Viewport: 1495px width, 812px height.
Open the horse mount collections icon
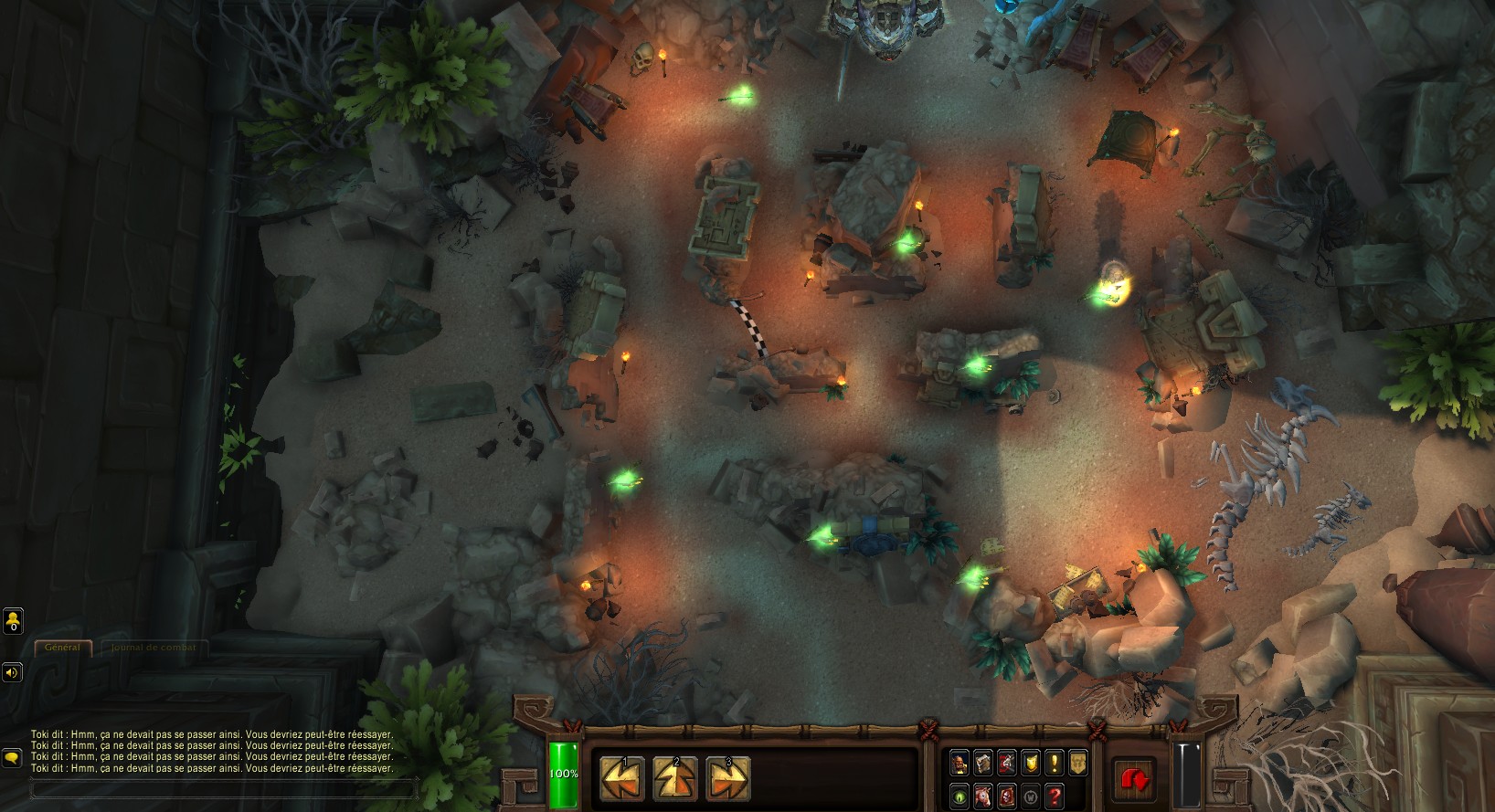point(983,796)
